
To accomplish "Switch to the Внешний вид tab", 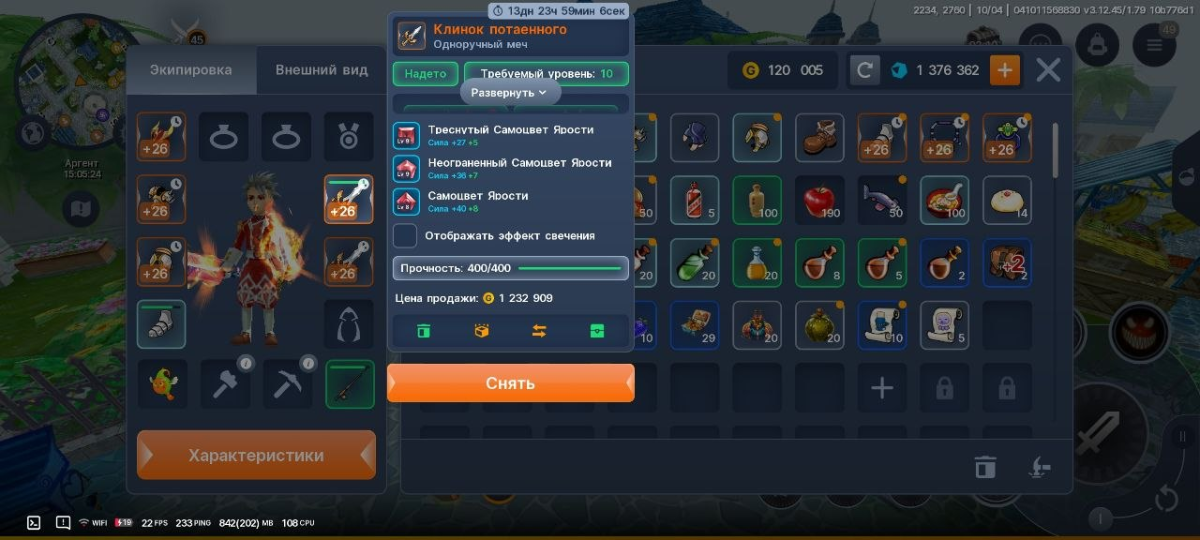I will click(x=320, y=70).
